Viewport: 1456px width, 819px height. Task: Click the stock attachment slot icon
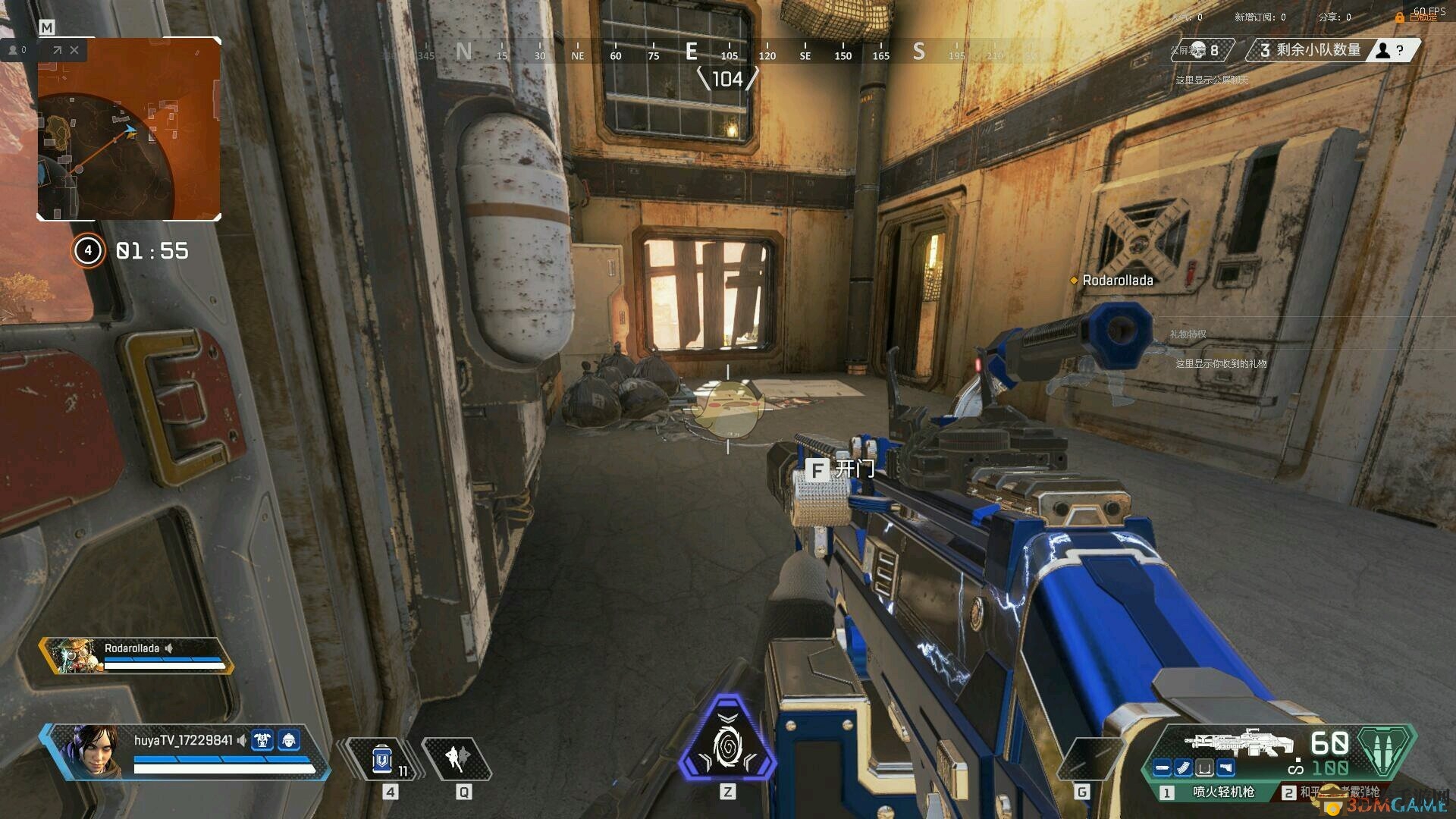click(x=1225, y=768)
